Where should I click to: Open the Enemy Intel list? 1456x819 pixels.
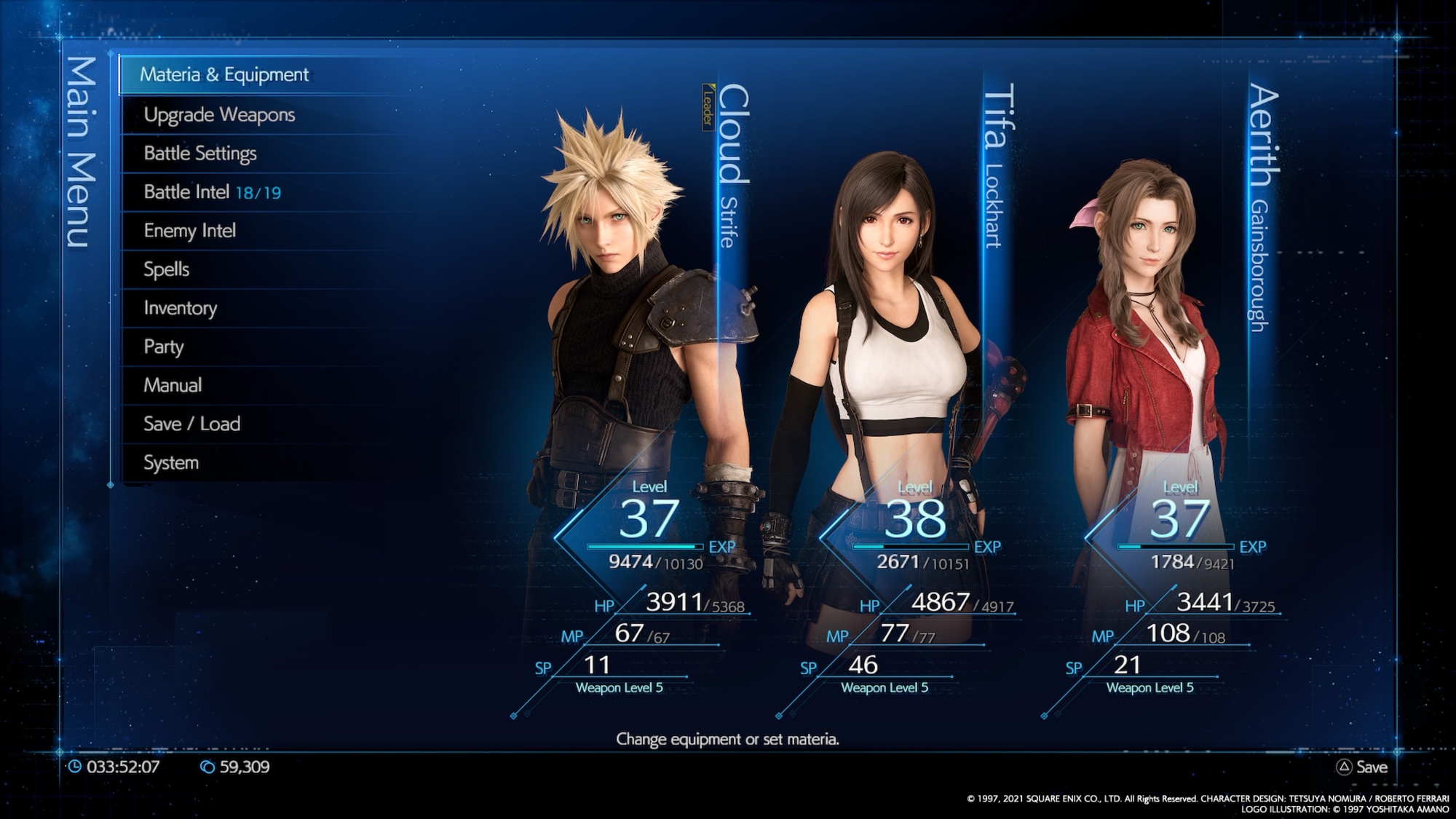click(190, 231)
